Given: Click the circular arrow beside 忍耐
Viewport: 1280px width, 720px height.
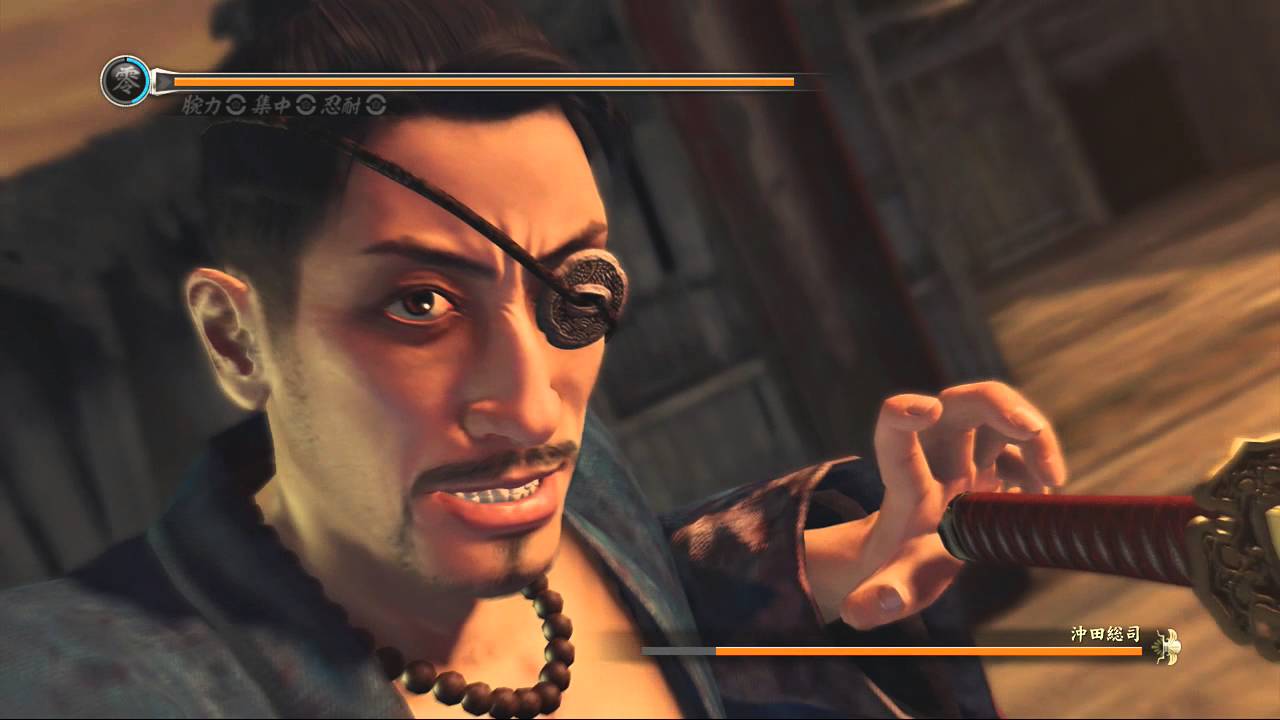Looking at the screenshot, I should (374, 106).
